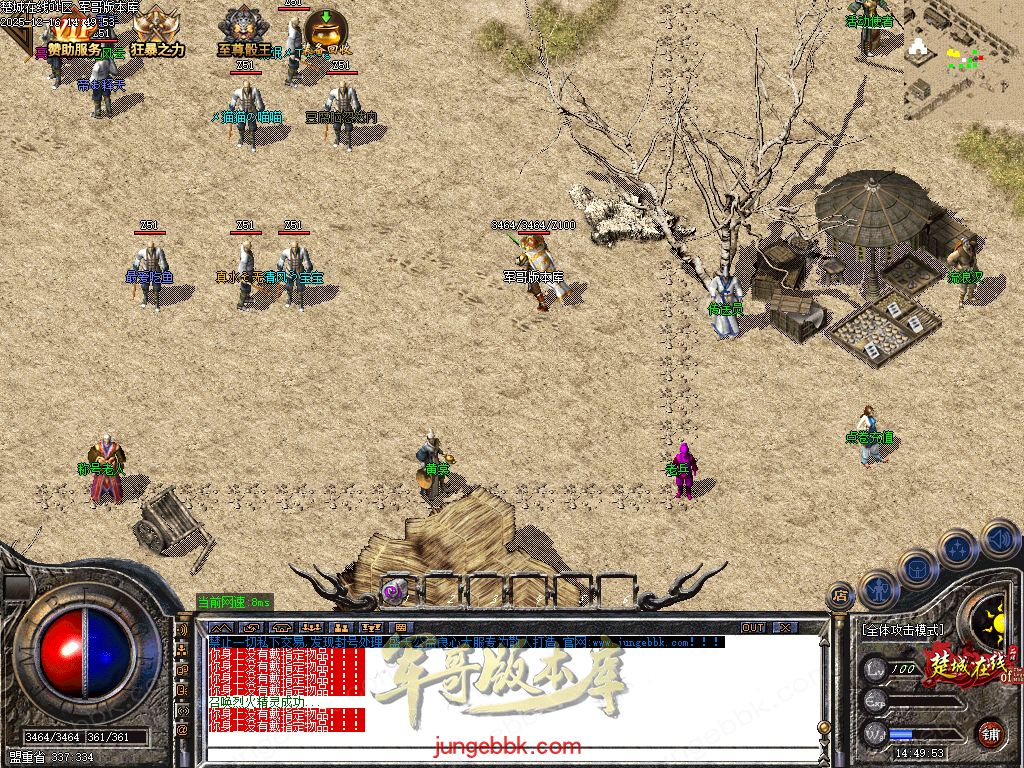Click the OUT button on chat panel
This screenshot has width=1024, height=768.
pyautogui.click(x=752, y=627)
